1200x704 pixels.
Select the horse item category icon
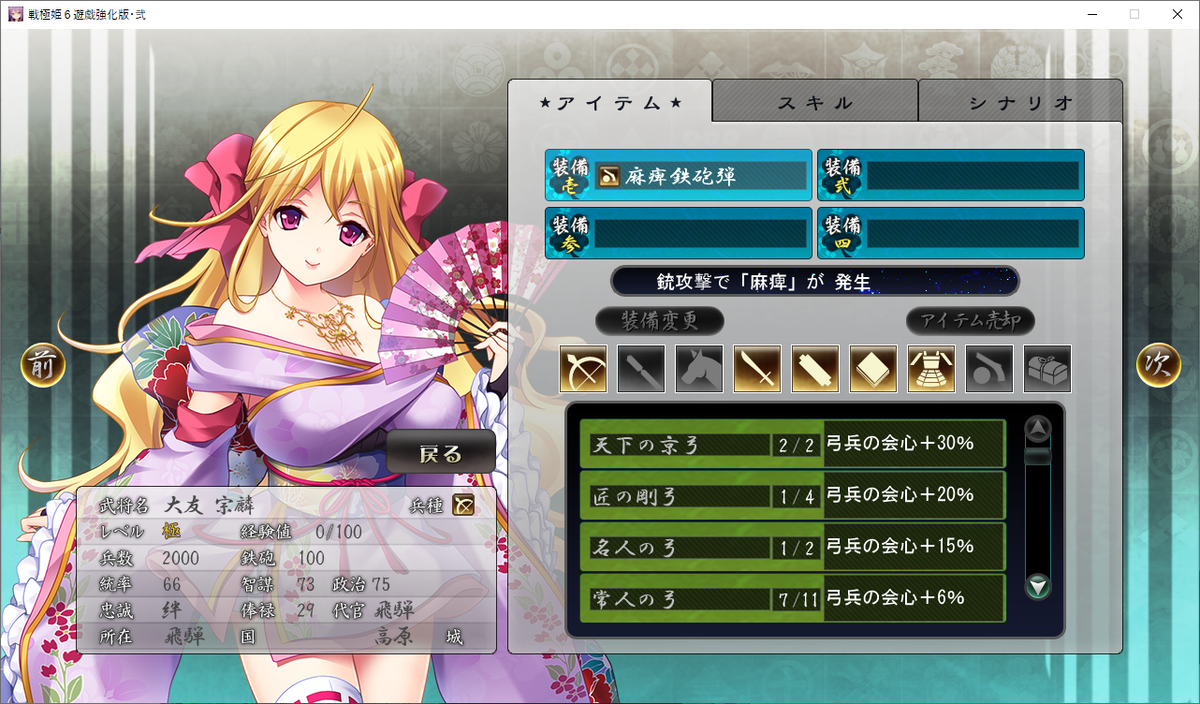(x=699, y=369)
